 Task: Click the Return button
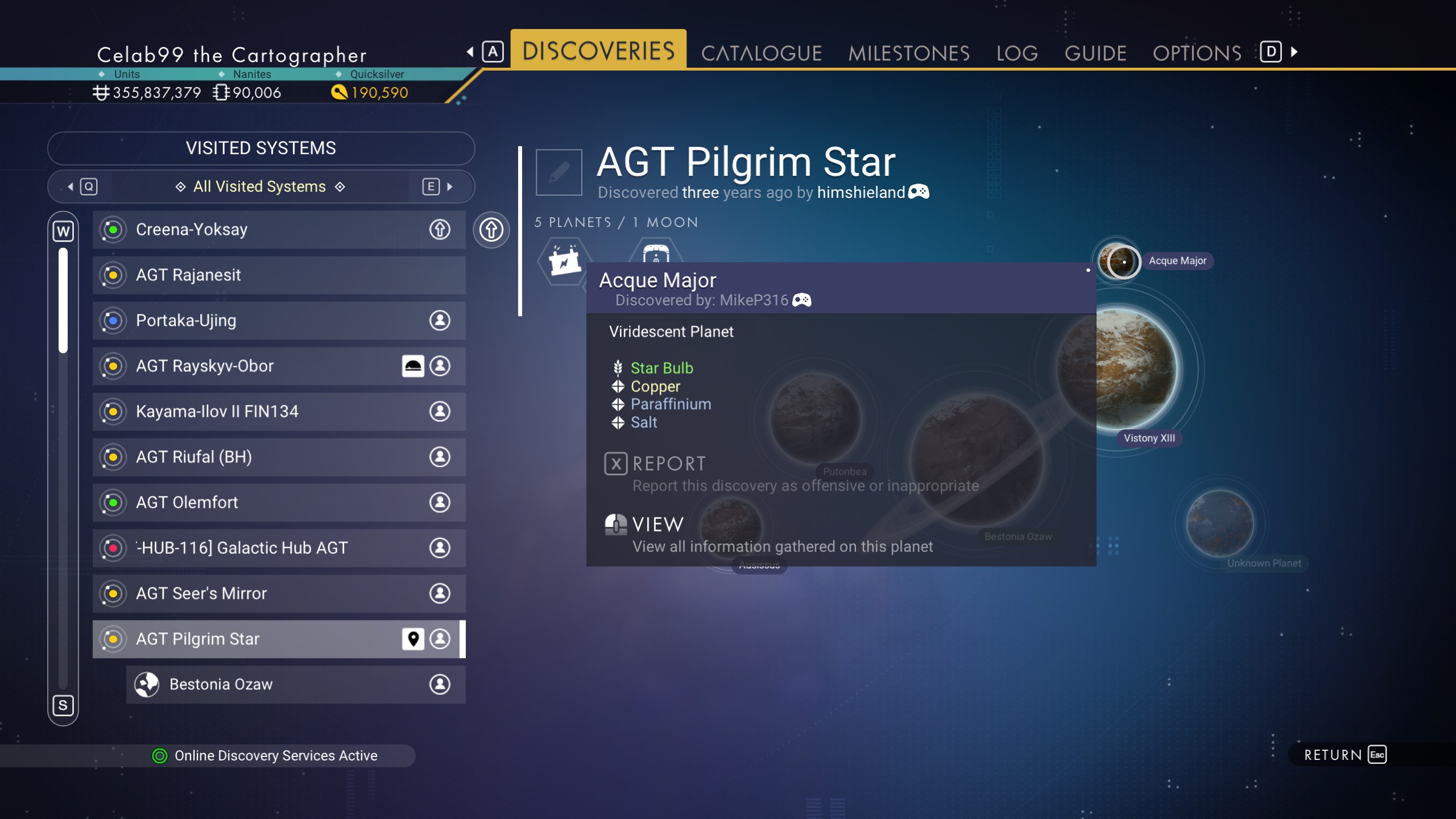pyautogui.click(x=1345, y=755)
